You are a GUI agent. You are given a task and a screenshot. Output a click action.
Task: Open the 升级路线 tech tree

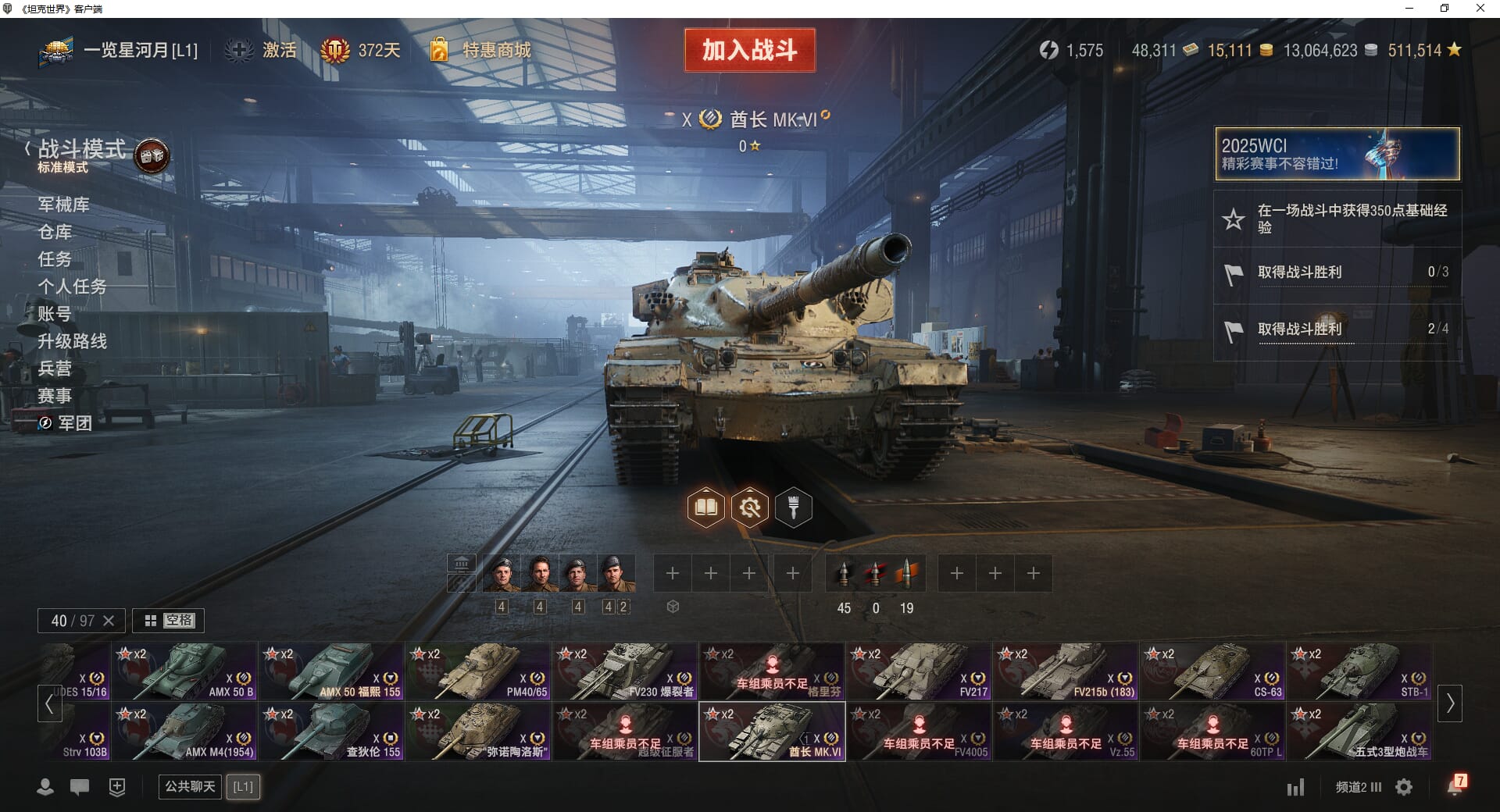[73, 341]
